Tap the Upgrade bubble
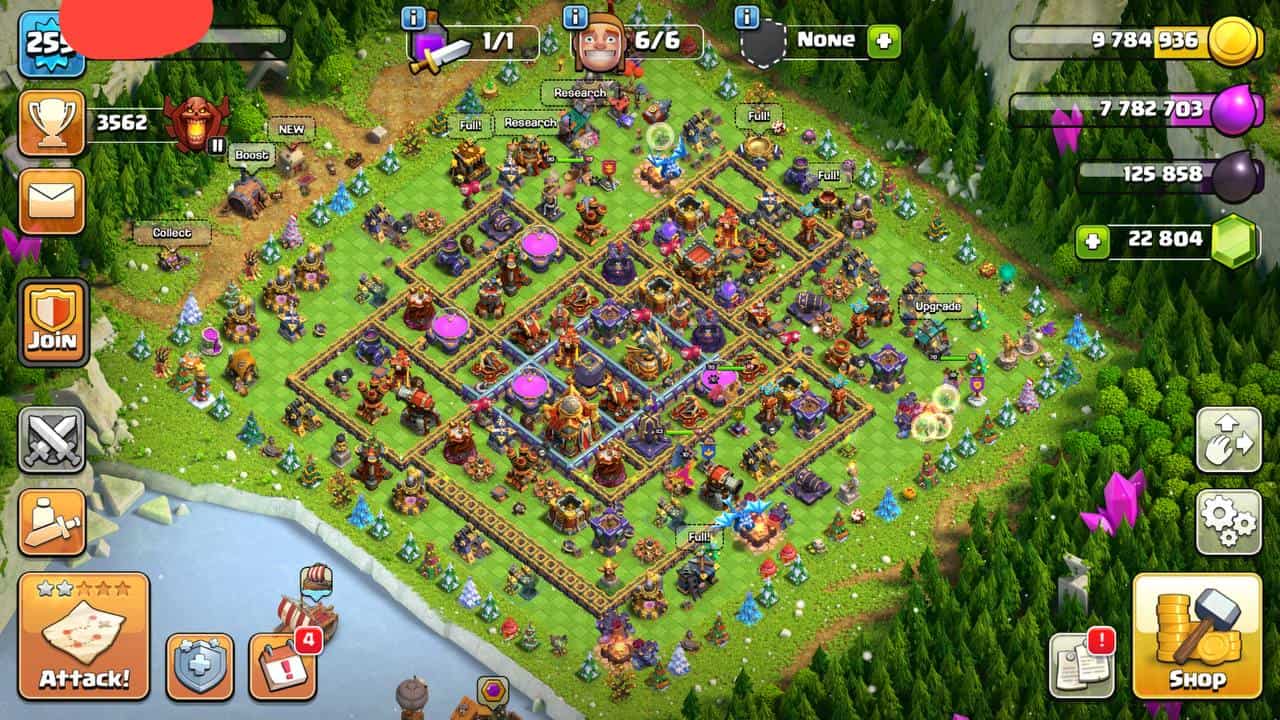Image resolution: width=1280 pixels, height=720 pixels. pyautogui.click(x=937, y=305)
